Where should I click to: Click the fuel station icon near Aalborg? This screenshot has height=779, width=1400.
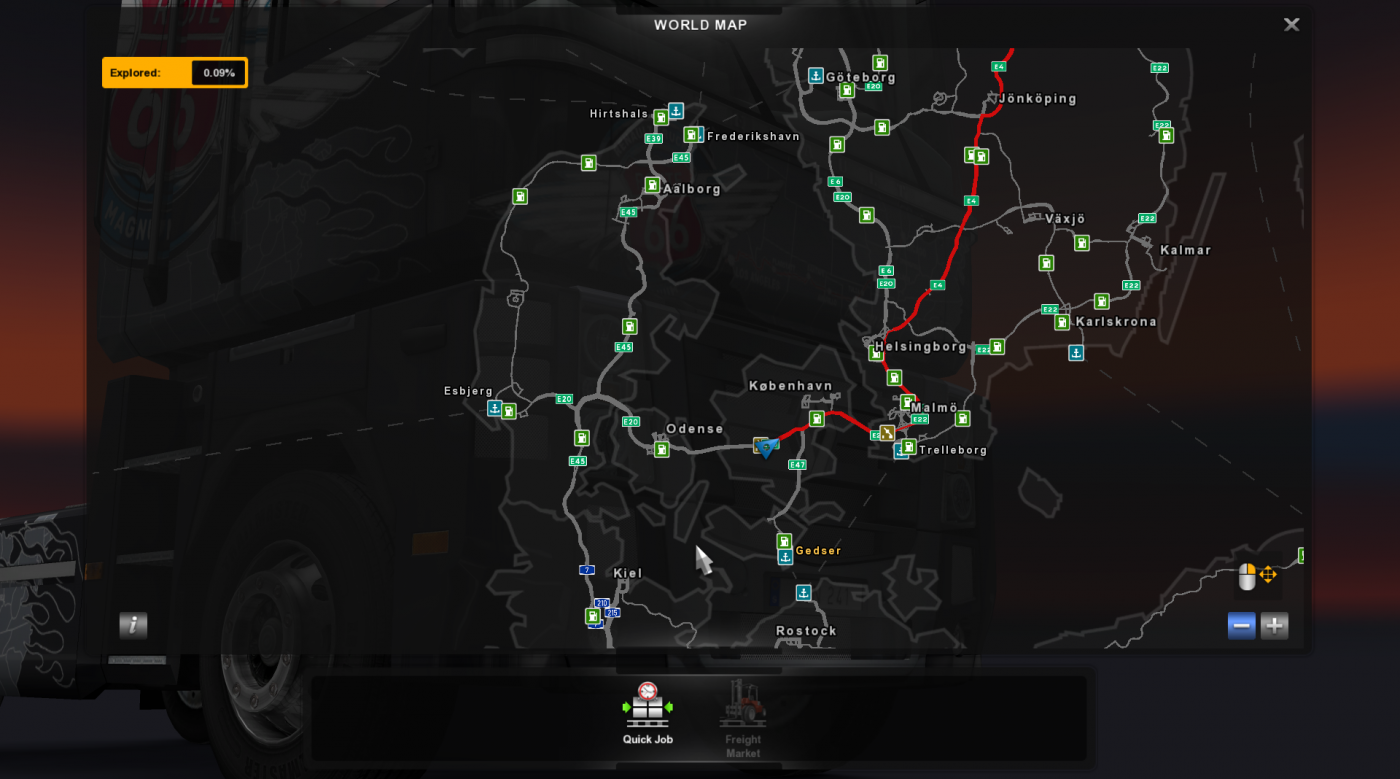(x=652, y=185)
